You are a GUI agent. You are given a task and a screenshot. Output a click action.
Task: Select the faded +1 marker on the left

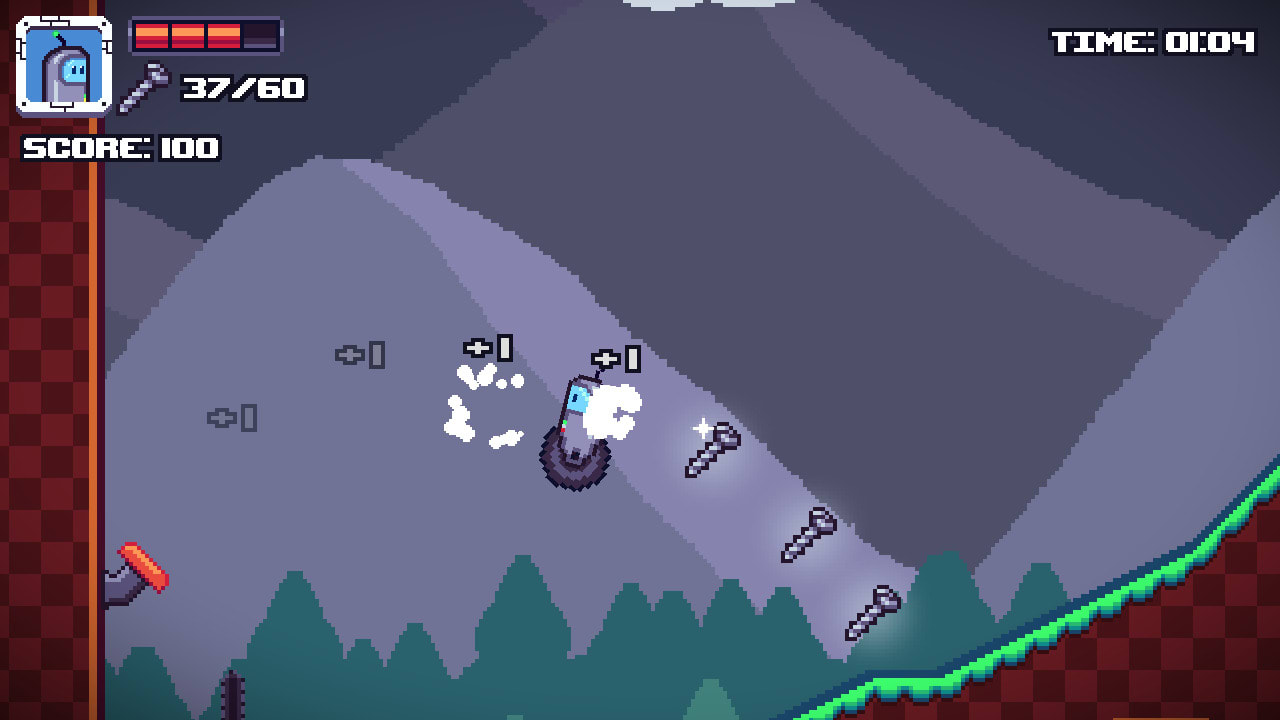pos(235,420)
